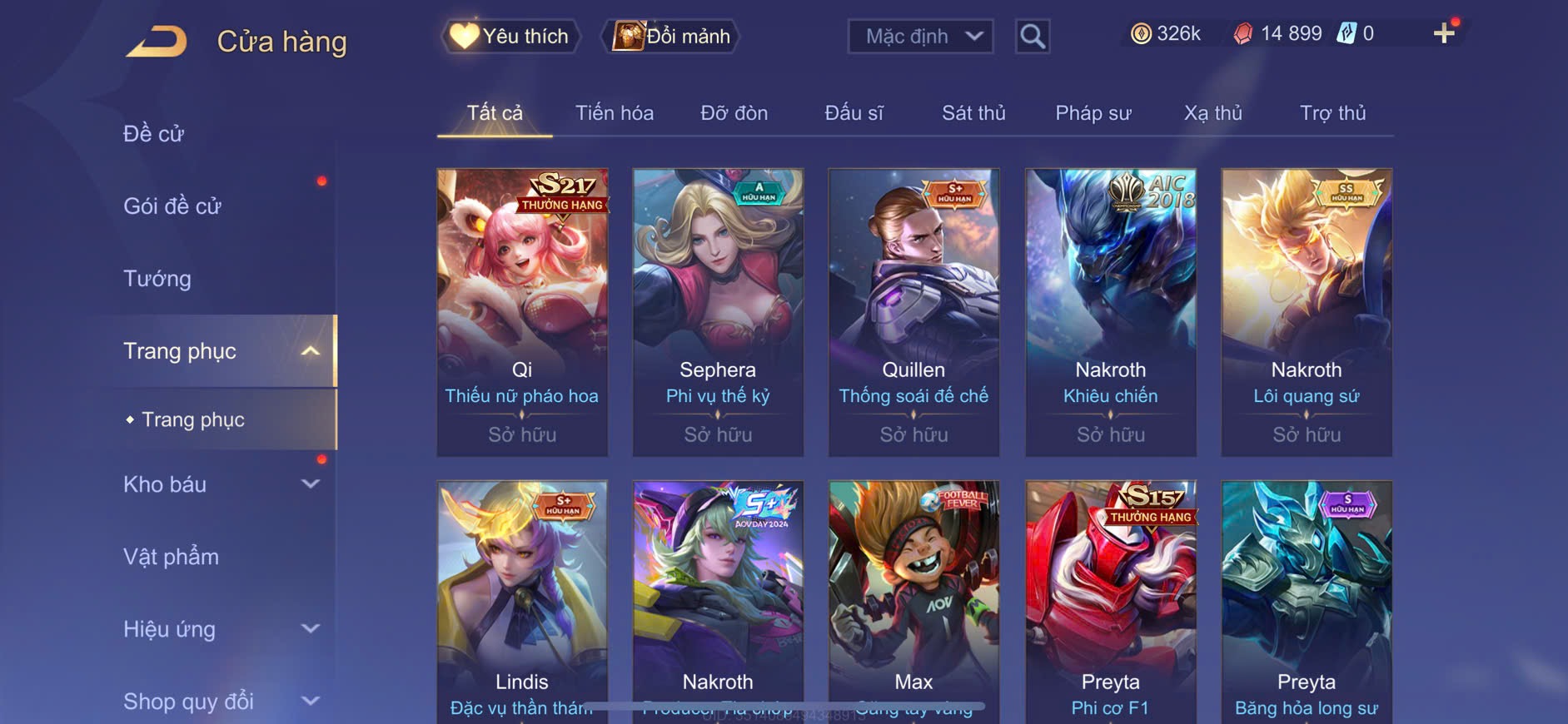
Task: Select the Qi Thiếu nữ pháo hoa skin
Action: (x=522, y=312)
